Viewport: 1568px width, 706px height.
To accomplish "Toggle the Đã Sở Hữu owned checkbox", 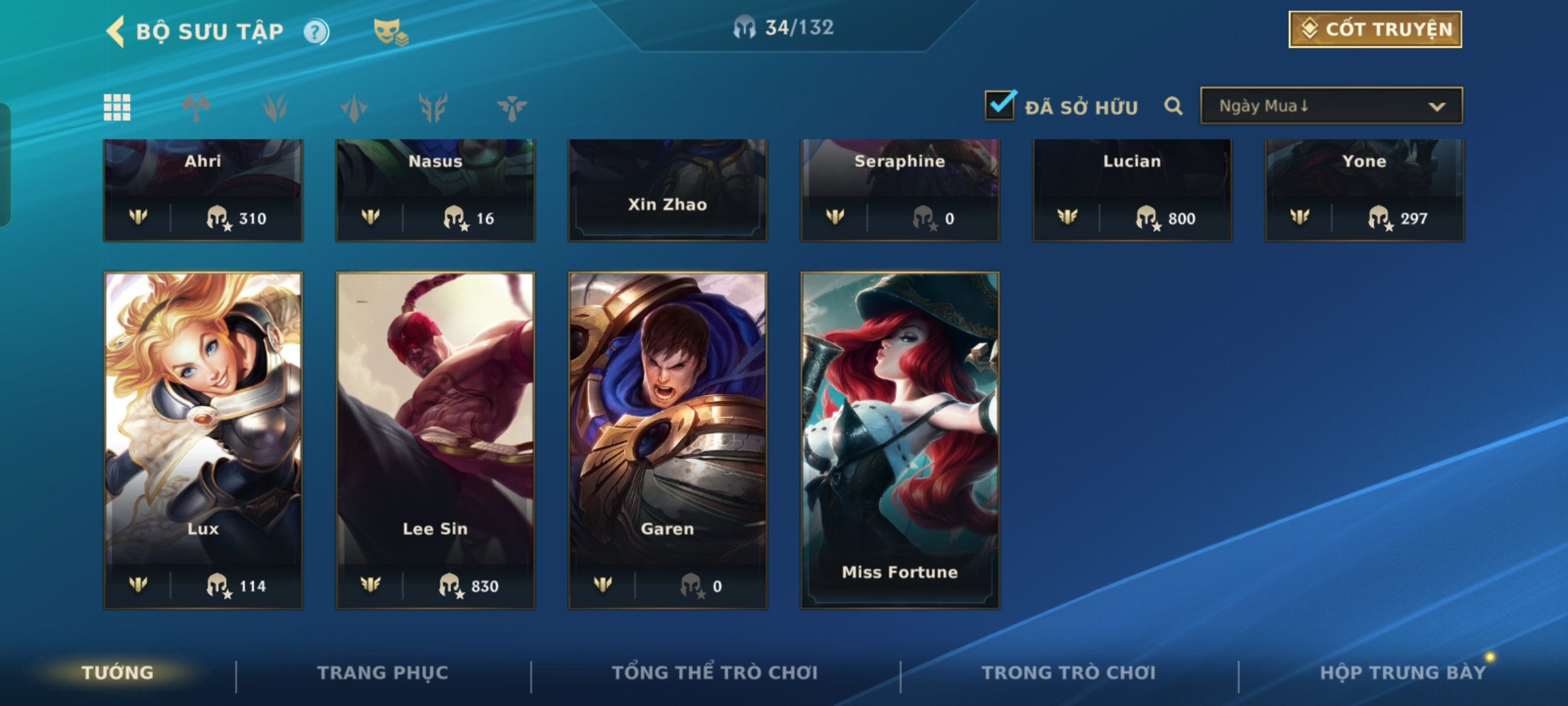I will 1000,105.
